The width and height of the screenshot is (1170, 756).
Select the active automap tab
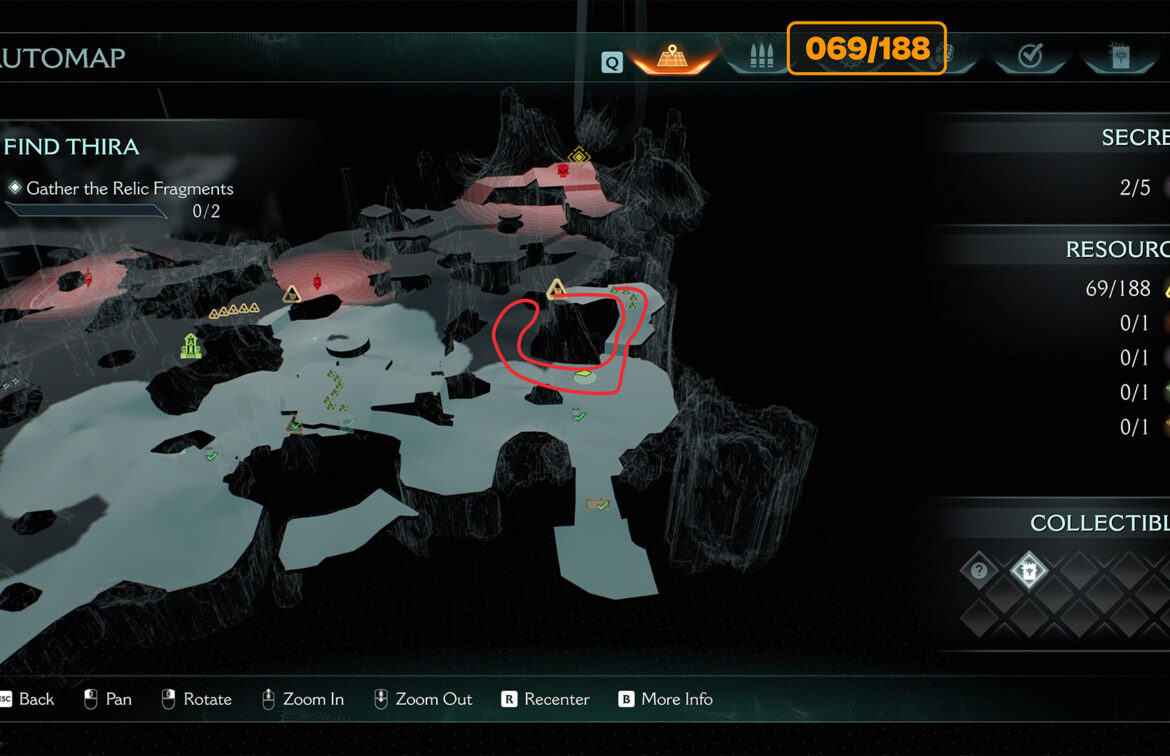coord(670,56)
